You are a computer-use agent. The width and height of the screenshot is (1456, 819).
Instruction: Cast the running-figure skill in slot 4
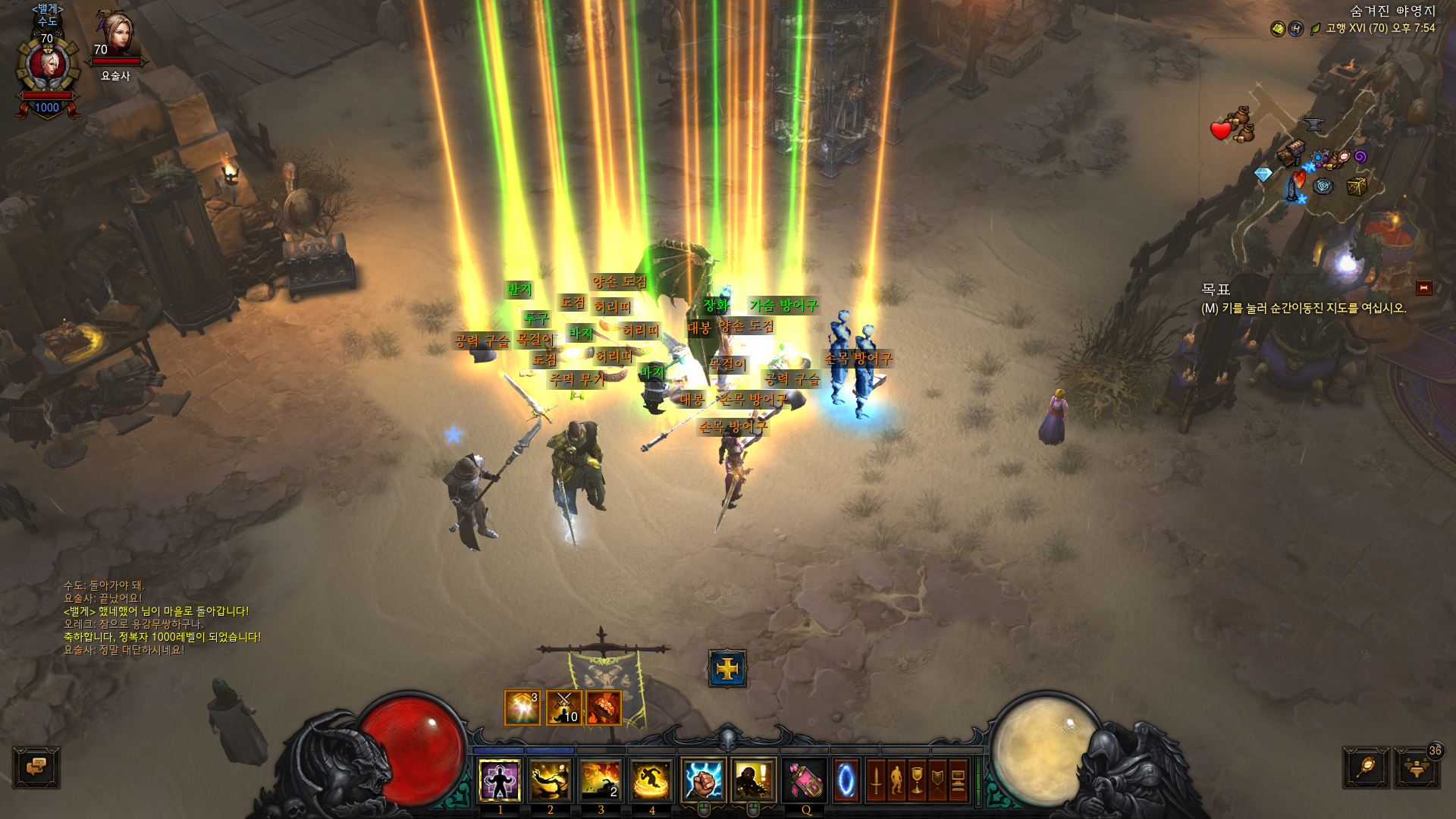click(651, 780)
